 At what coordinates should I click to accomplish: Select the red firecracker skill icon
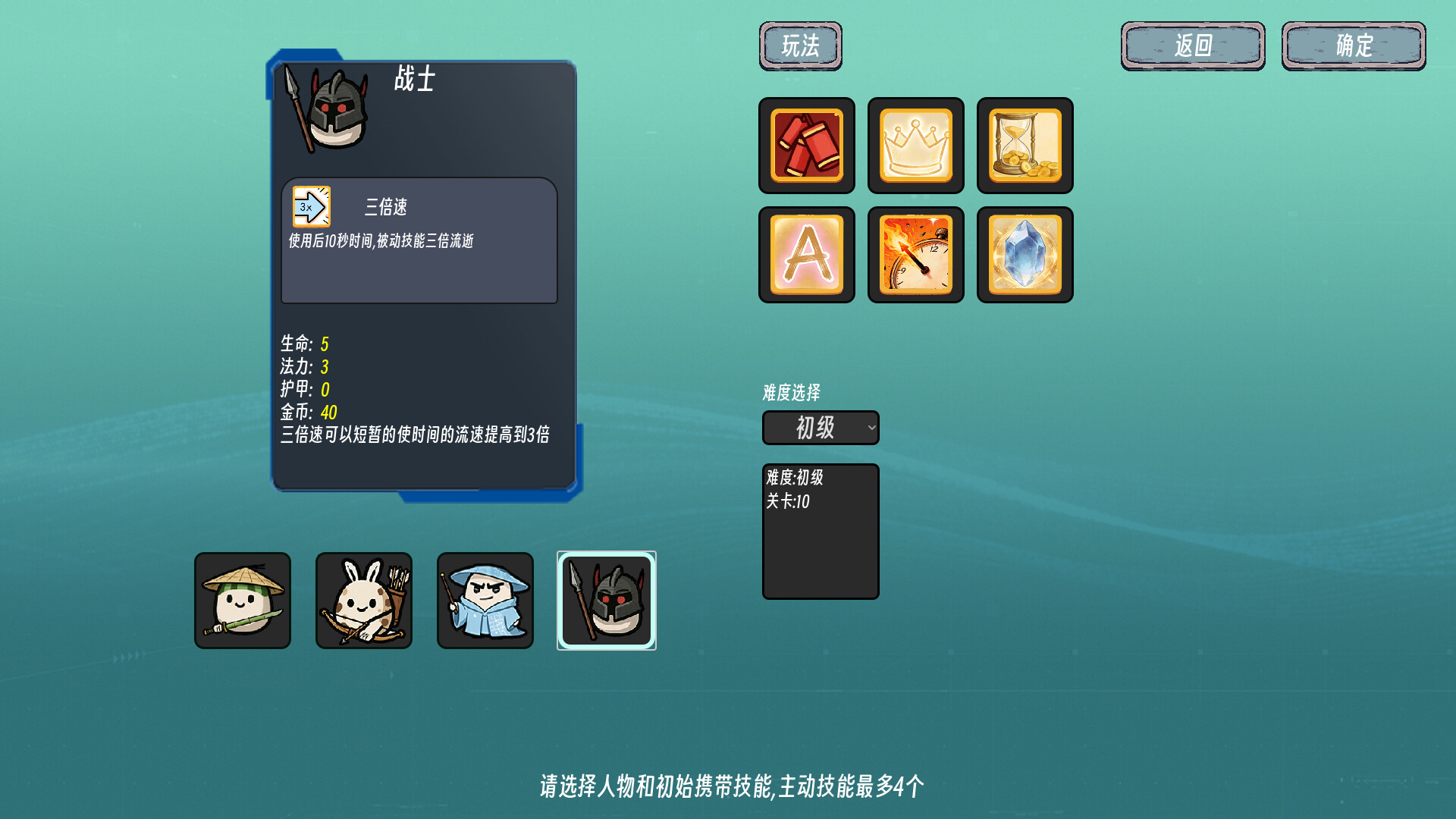pos(806,146)
